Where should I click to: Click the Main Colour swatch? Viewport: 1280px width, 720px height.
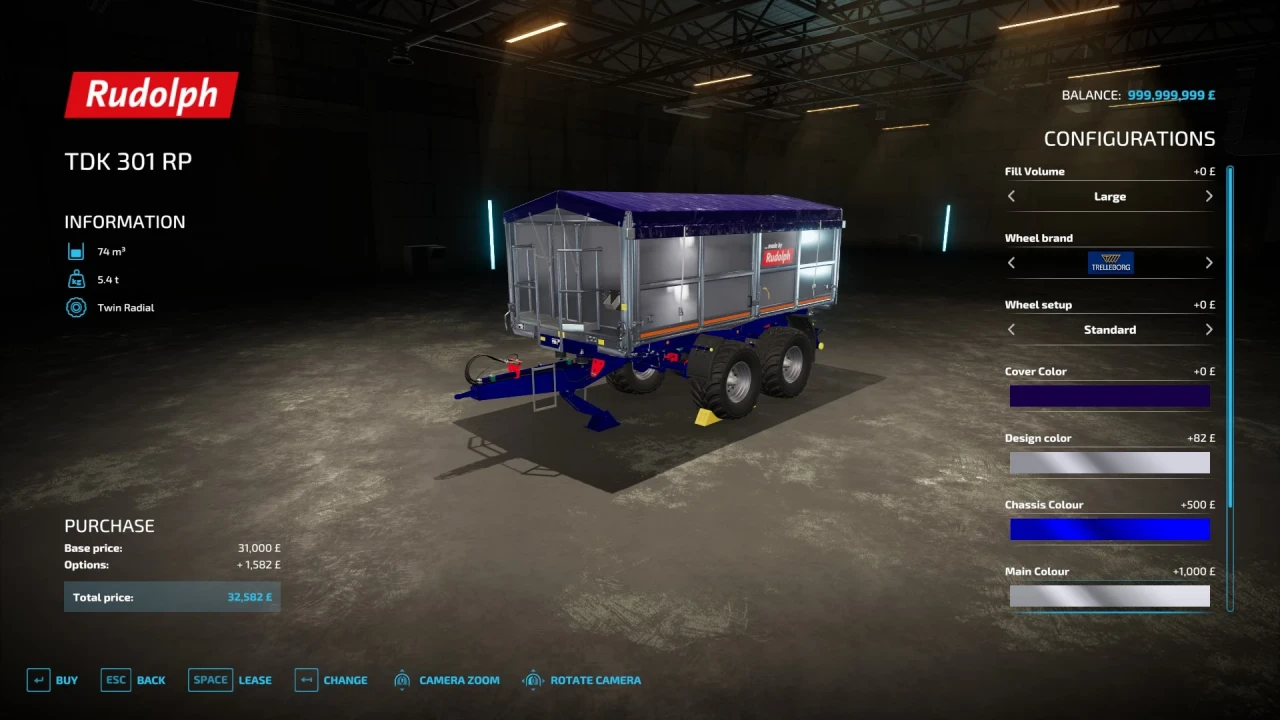point(1110,596)
